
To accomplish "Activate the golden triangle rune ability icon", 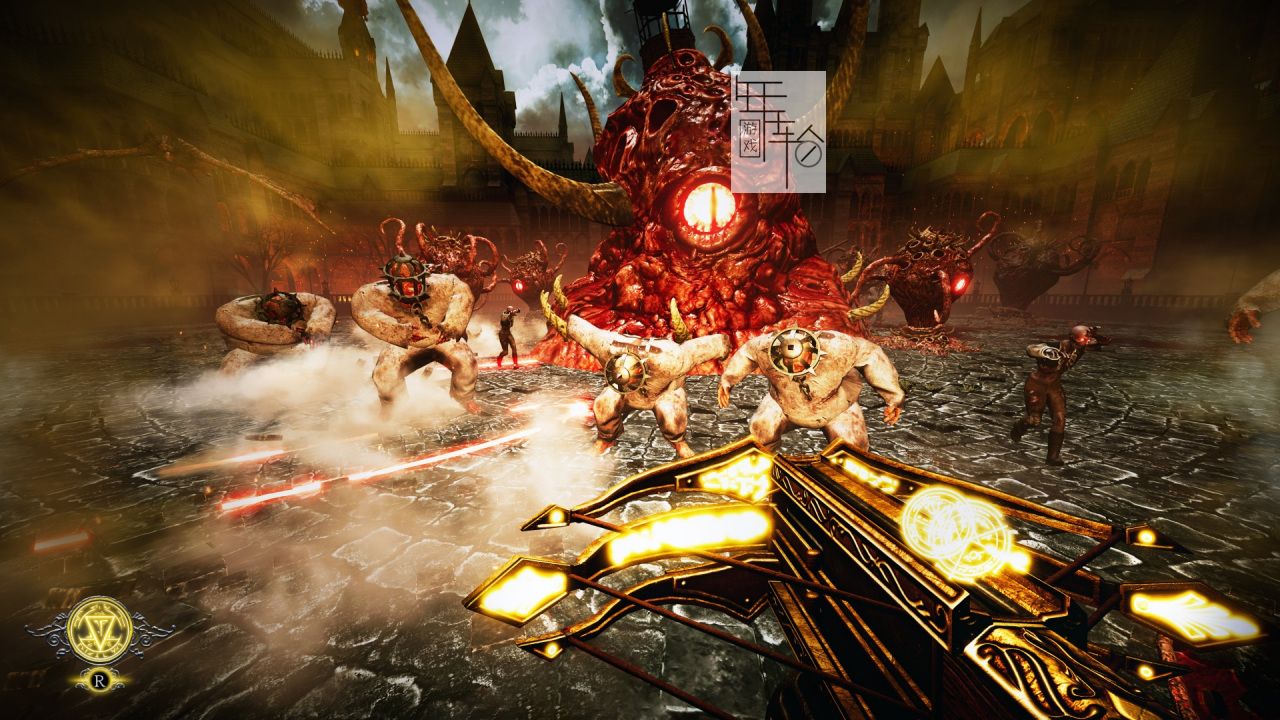I will tap(99, 630).
